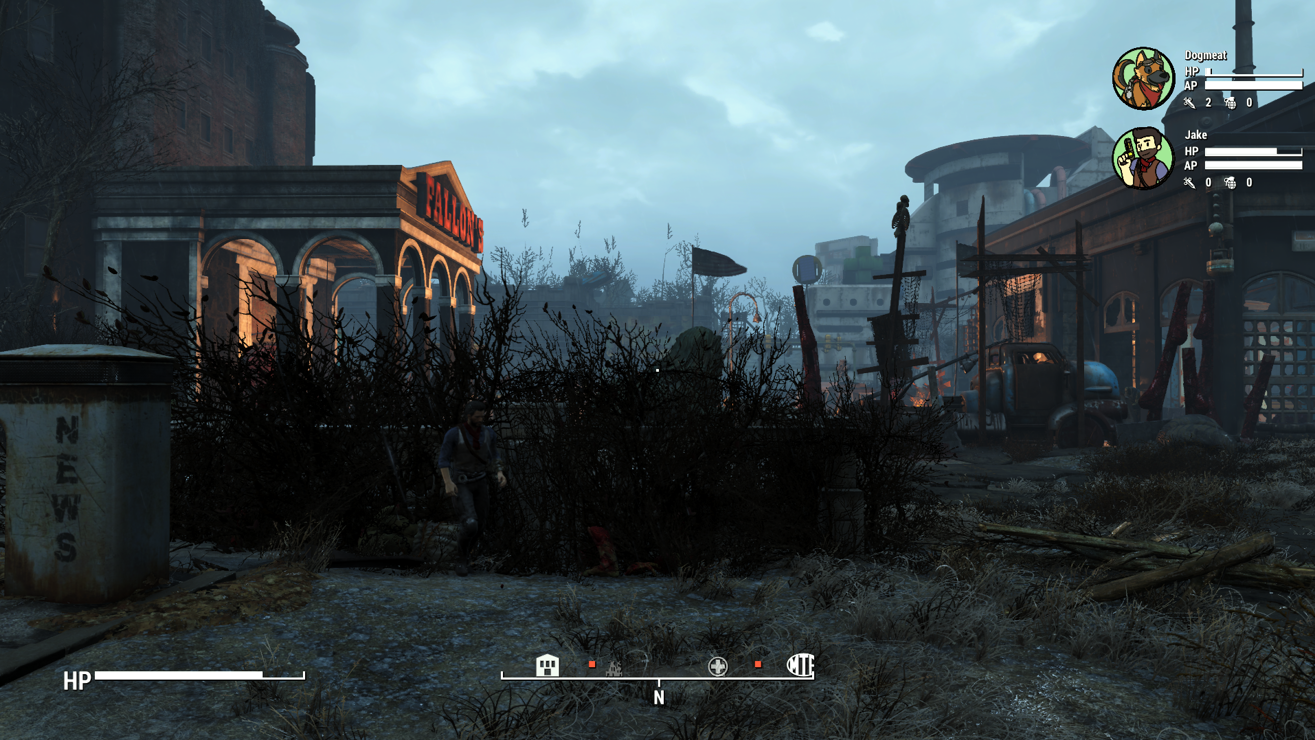Select Jake's companion portrait

click(x=1143, y=158)
